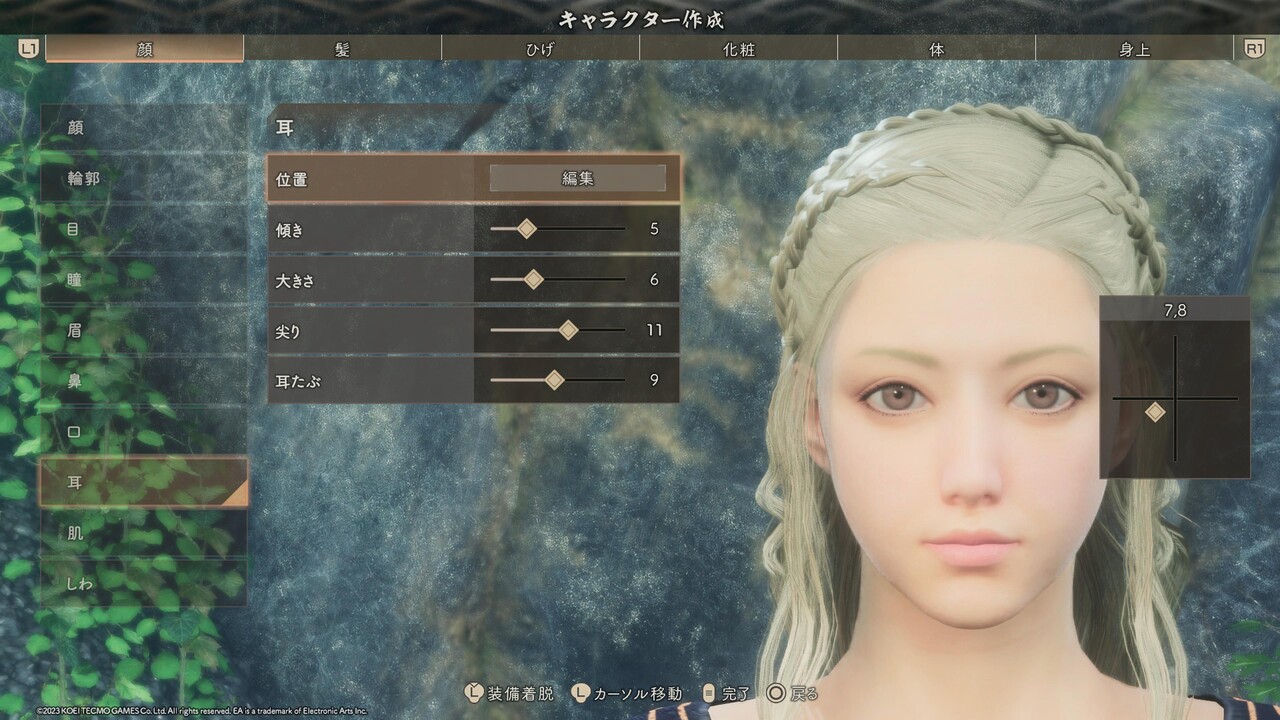This screenshot has width=1280, height=720.
Task: Select the 化粧 (makeup) tab
Action: tap(738, 49)
